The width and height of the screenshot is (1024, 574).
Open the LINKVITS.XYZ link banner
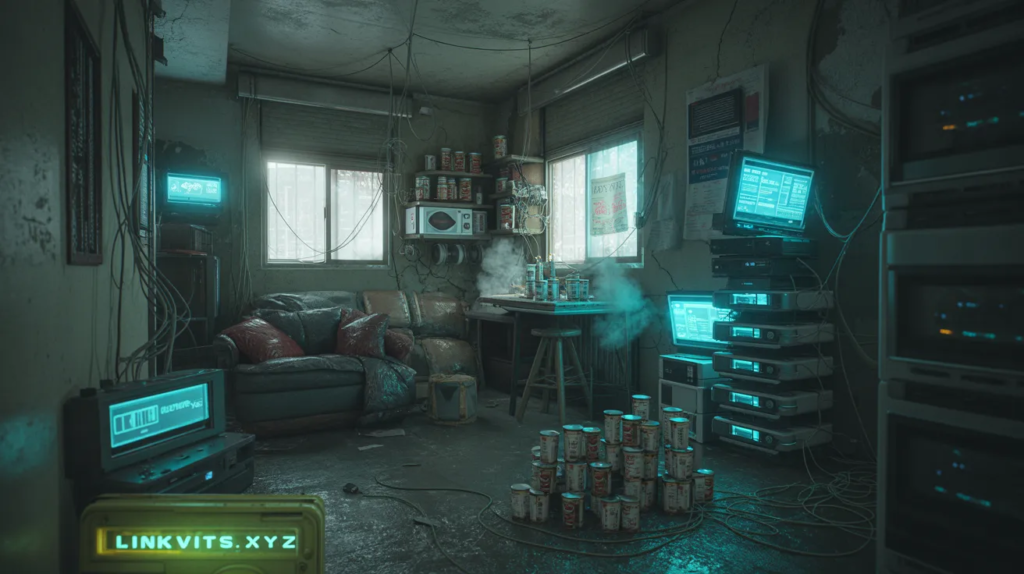205,541
